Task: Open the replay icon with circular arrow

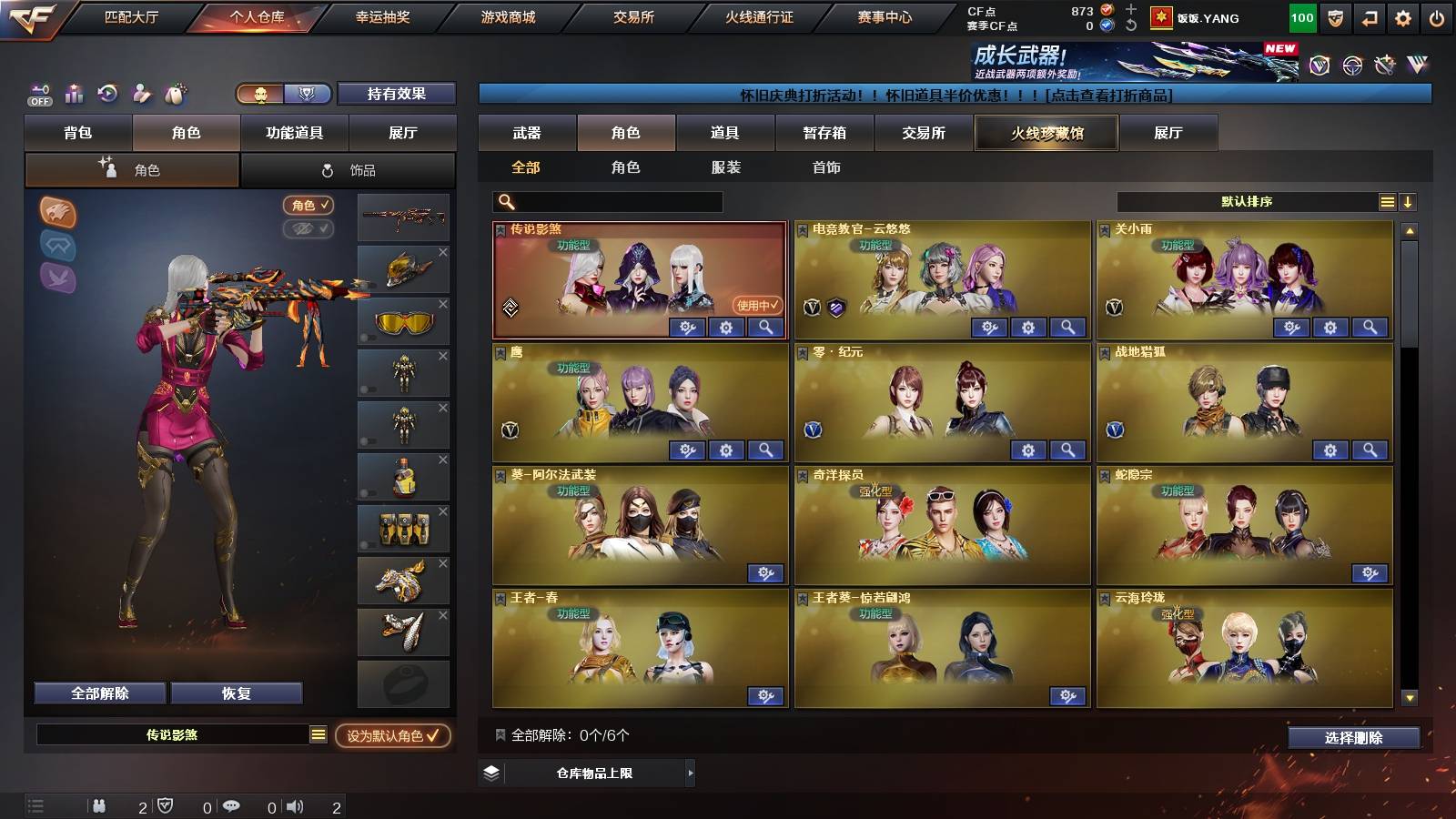Action: click(106, 94)
